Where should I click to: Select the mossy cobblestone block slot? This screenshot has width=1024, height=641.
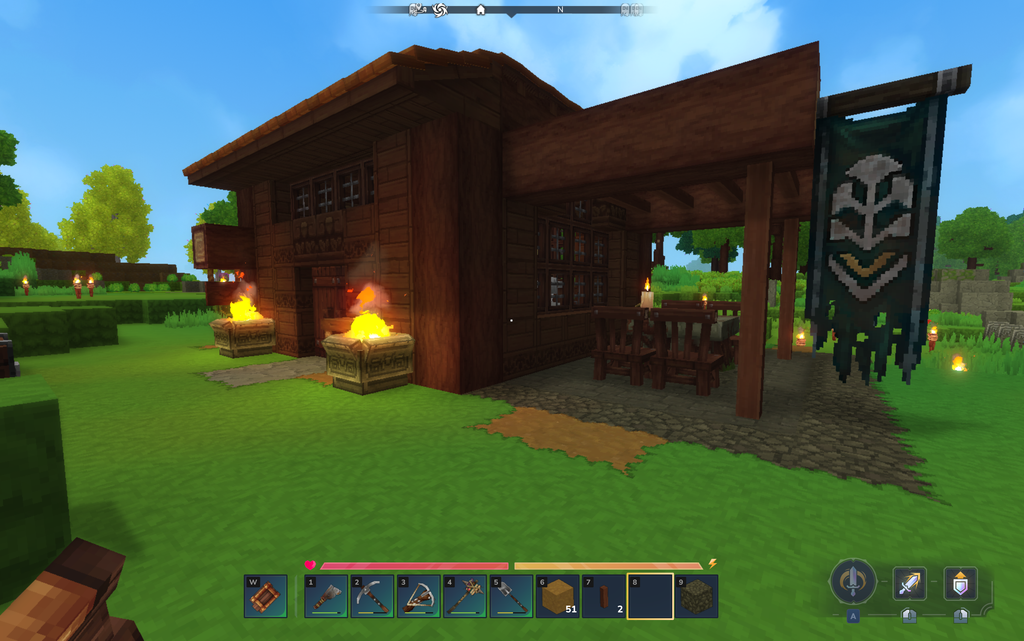(695, 596)
